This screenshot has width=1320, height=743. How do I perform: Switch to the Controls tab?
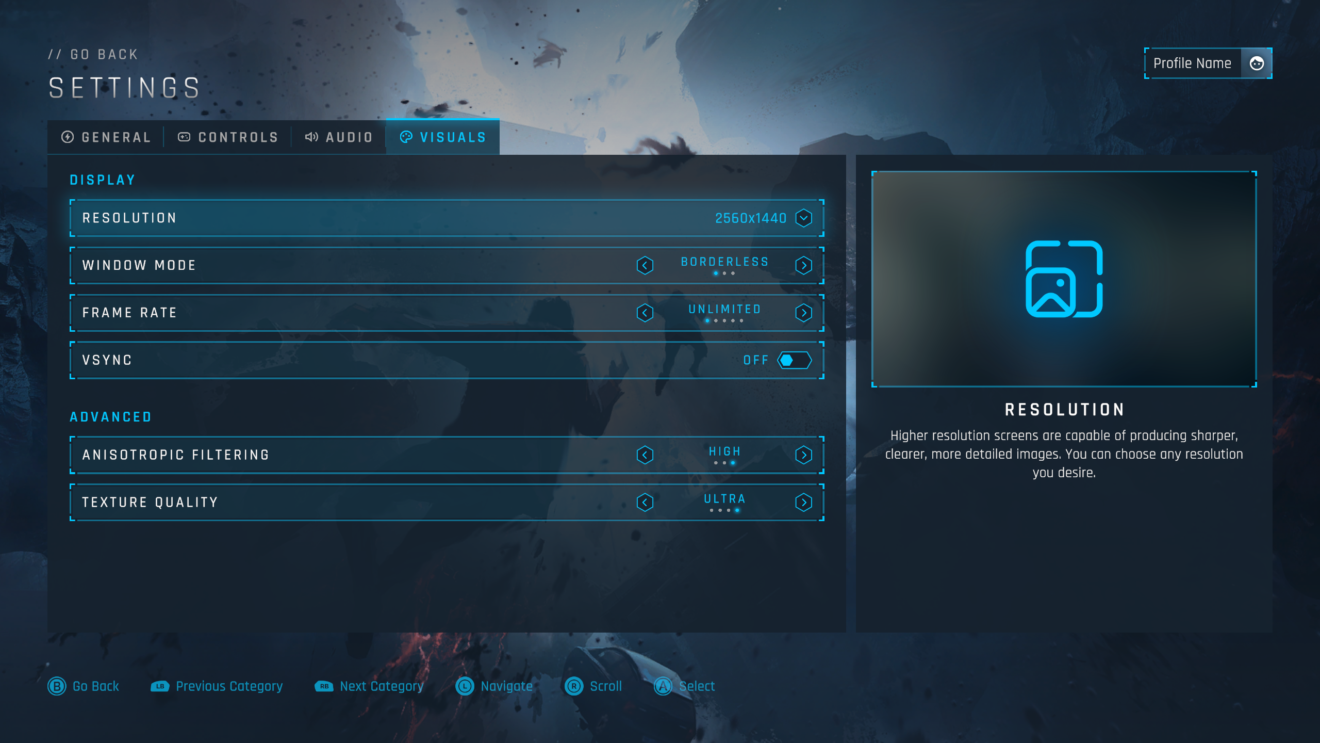coord(228,137)
